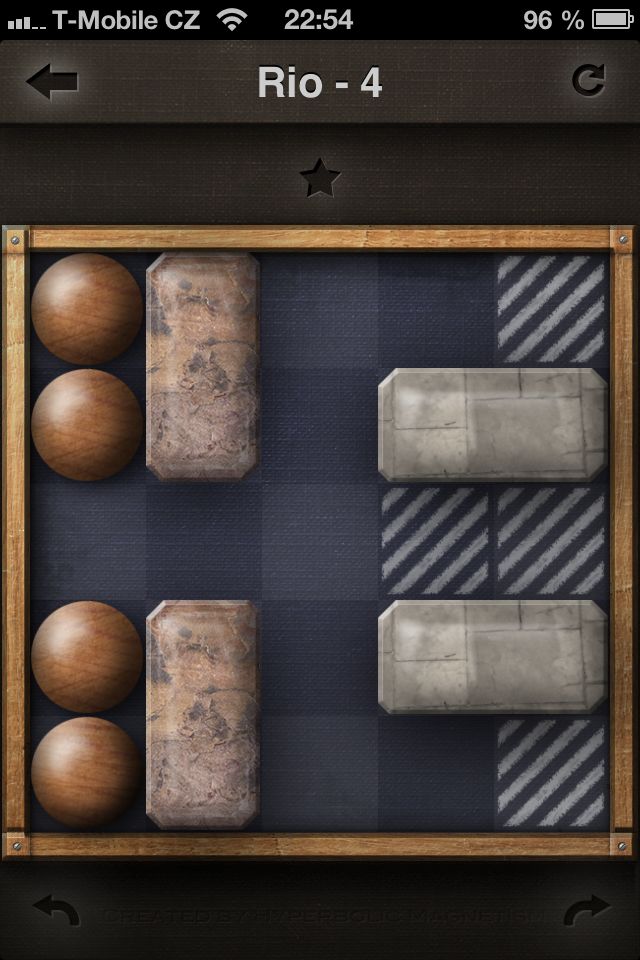
Task: Tap the back arrow button
Action: (52, 82)
